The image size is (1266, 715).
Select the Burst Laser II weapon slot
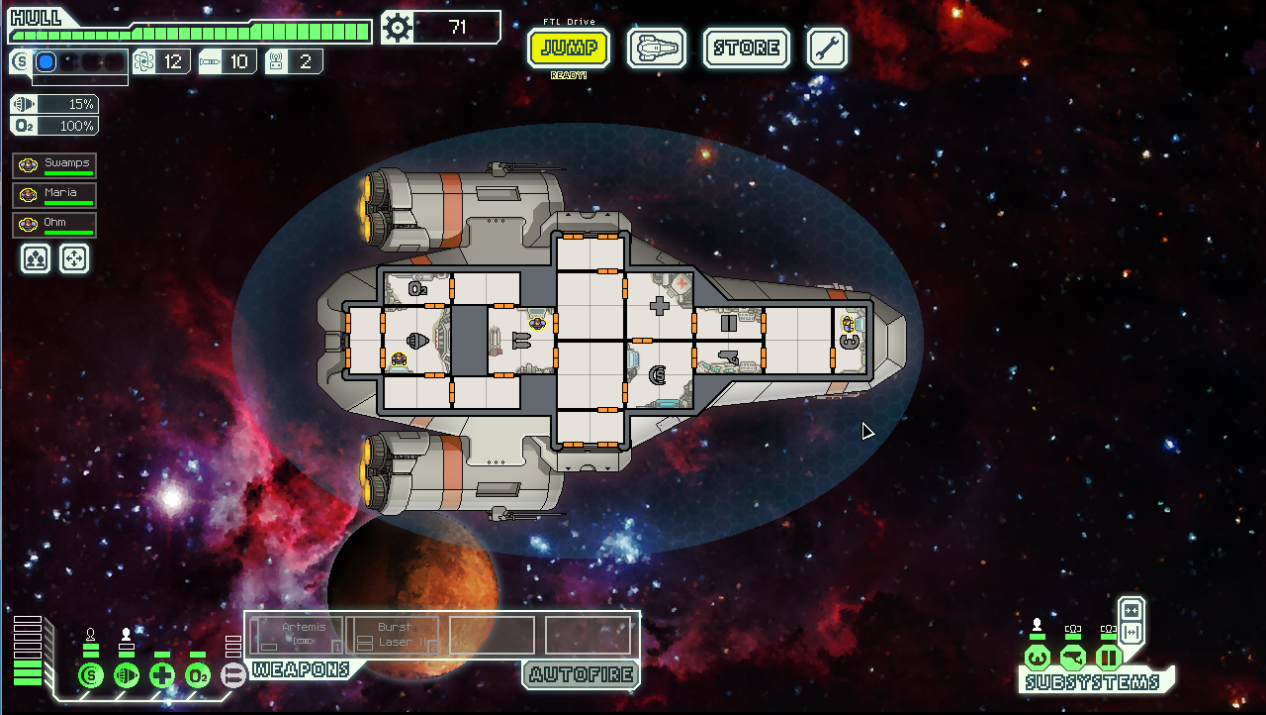[393, 635]
